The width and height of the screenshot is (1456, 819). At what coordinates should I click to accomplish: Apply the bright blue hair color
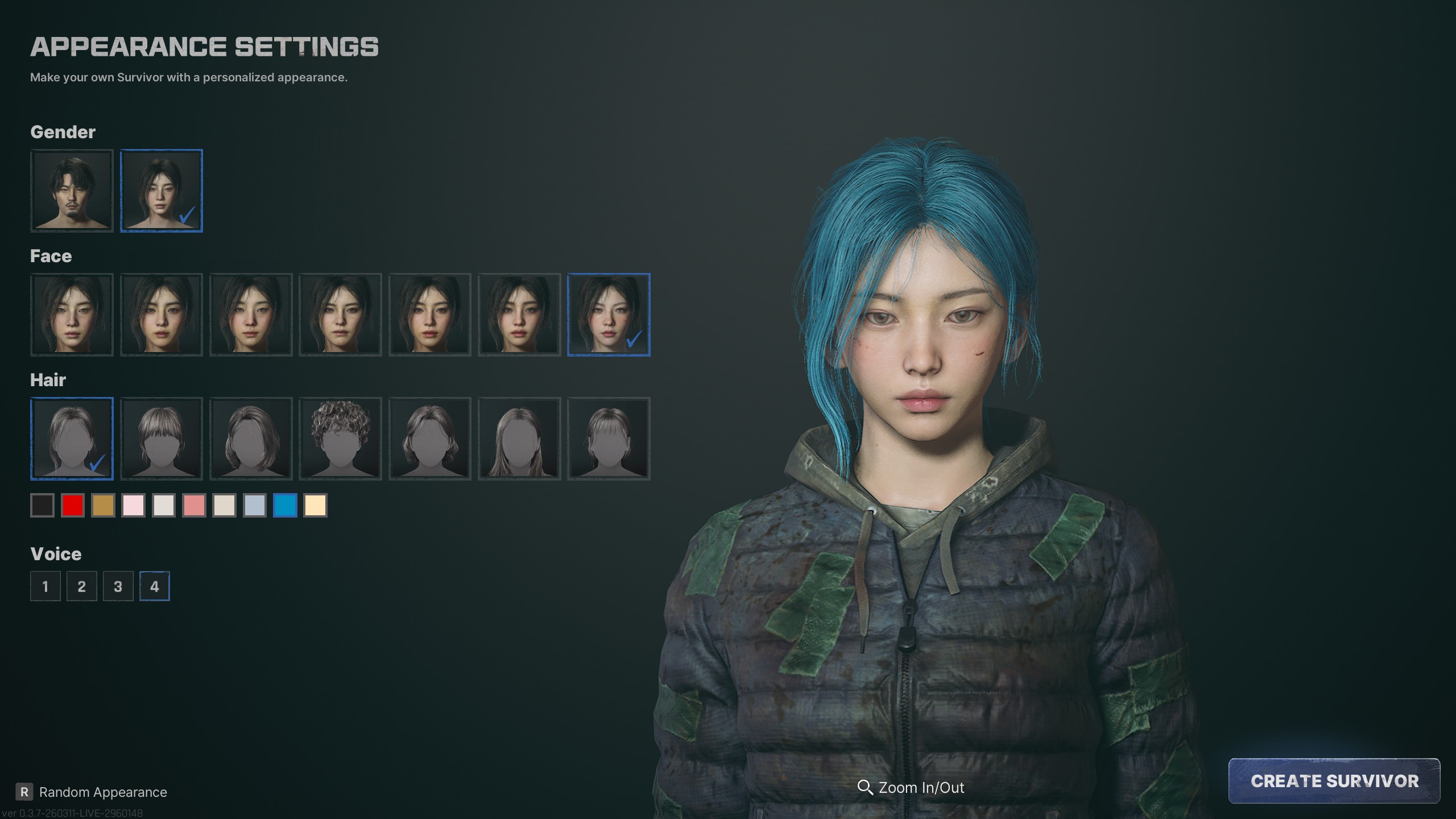click(x=285, y=505)
